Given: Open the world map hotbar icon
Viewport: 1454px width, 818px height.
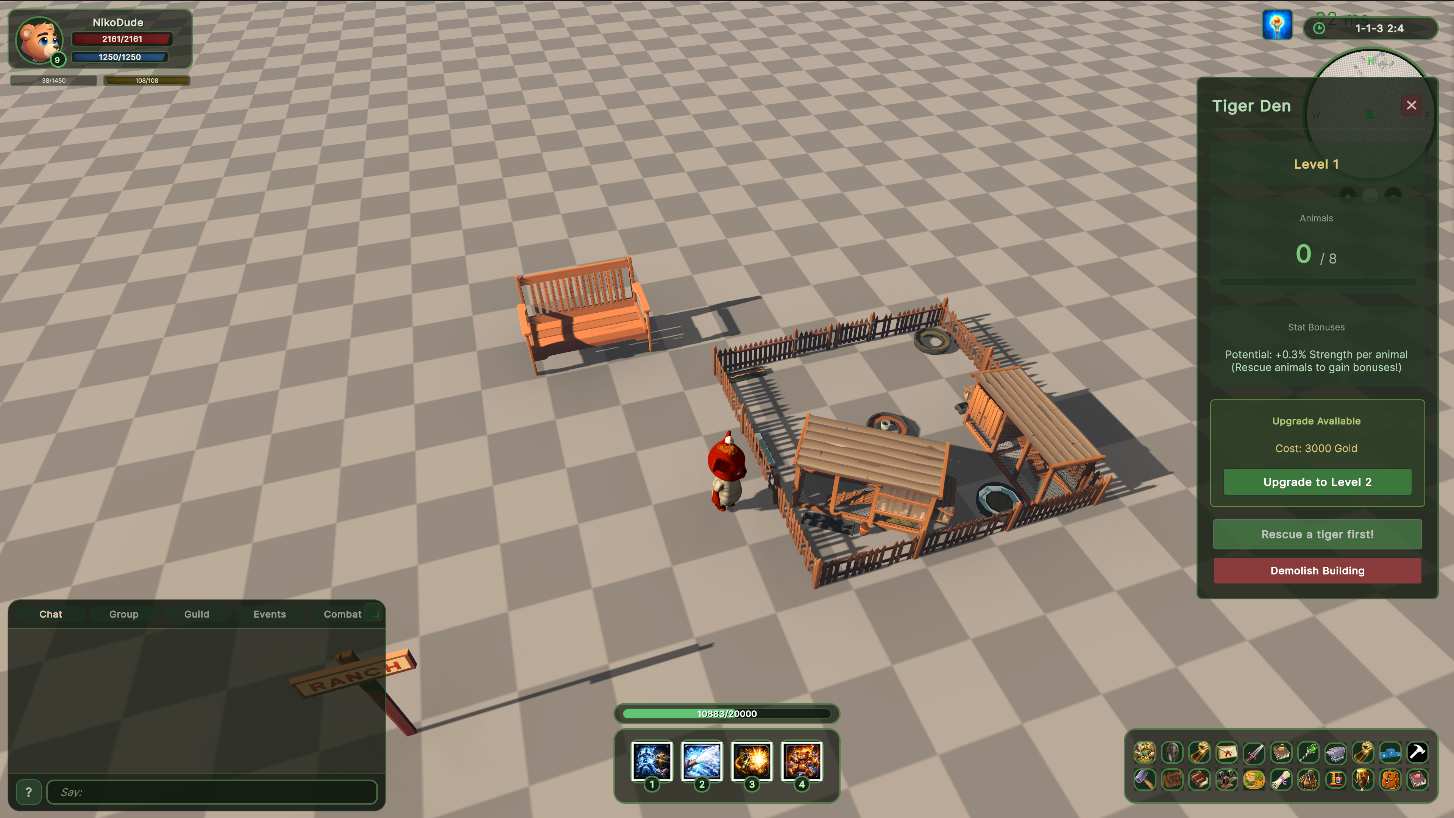Looking at the screenshot, I should pos(1144,752).
